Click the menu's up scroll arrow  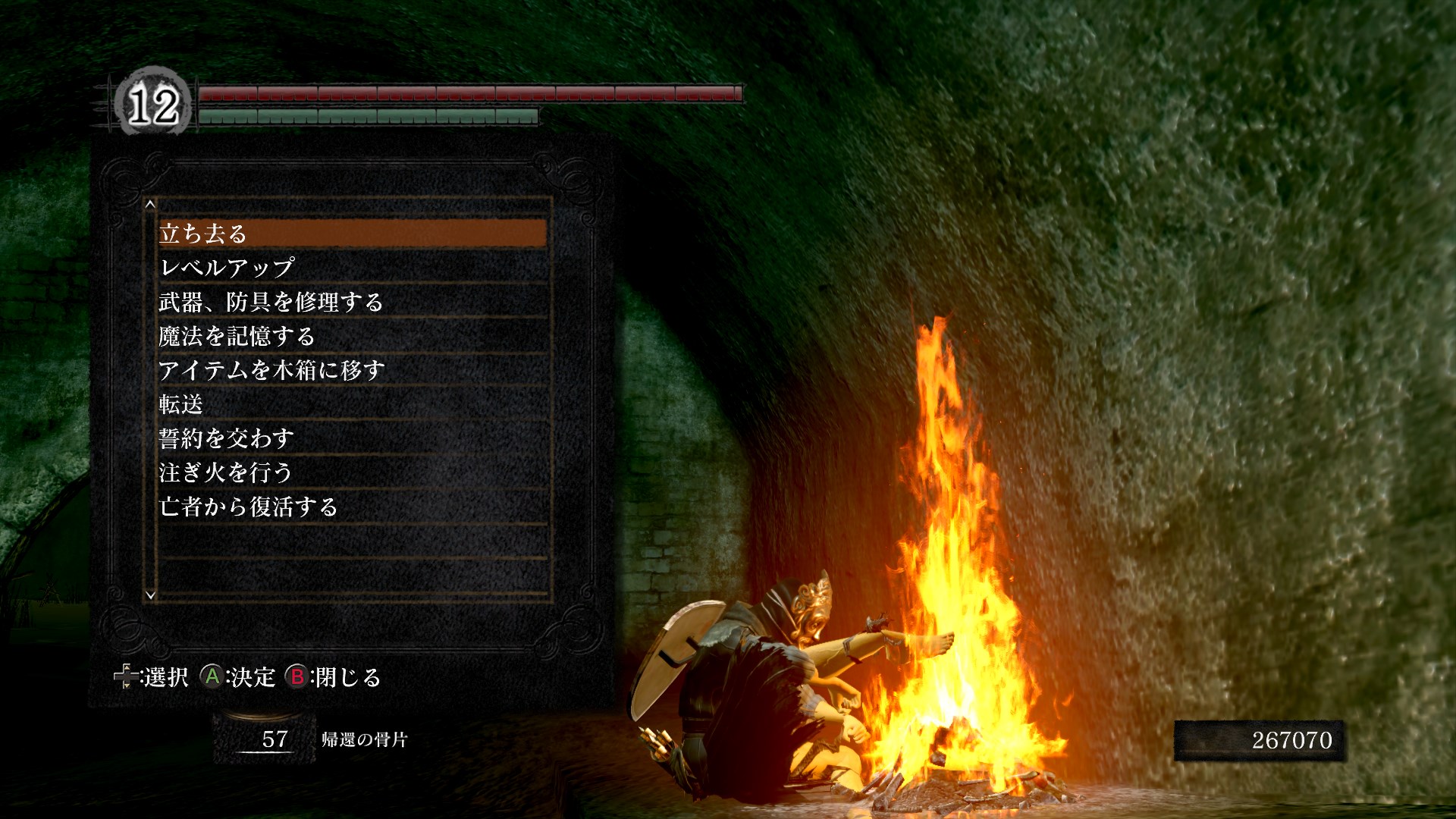point(150,204)
